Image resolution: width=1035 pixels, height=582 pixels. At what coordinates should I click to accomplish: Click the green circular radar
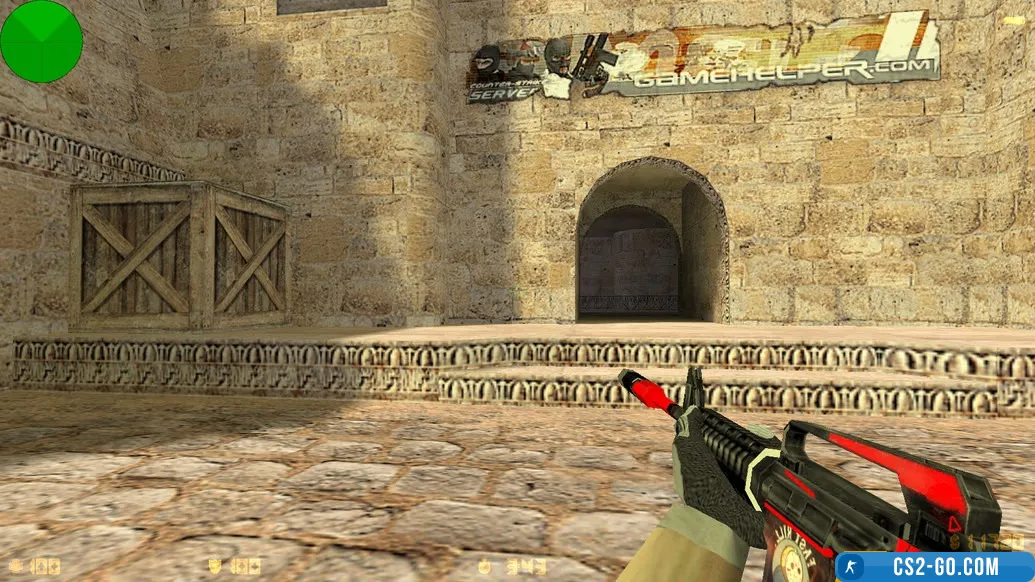coord(41,41)
